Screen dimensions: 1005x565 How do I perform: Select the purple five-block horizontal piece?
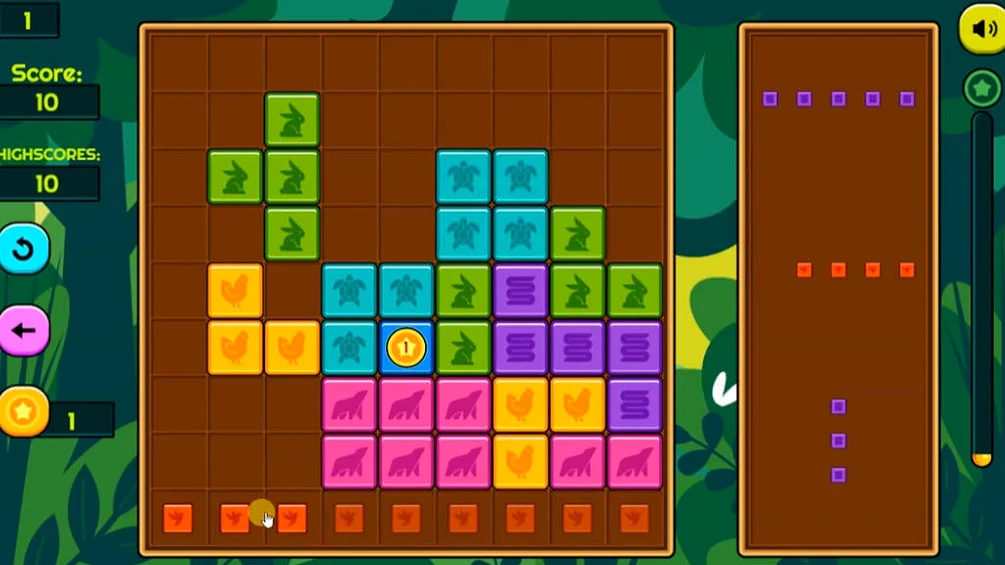[838, 99]
